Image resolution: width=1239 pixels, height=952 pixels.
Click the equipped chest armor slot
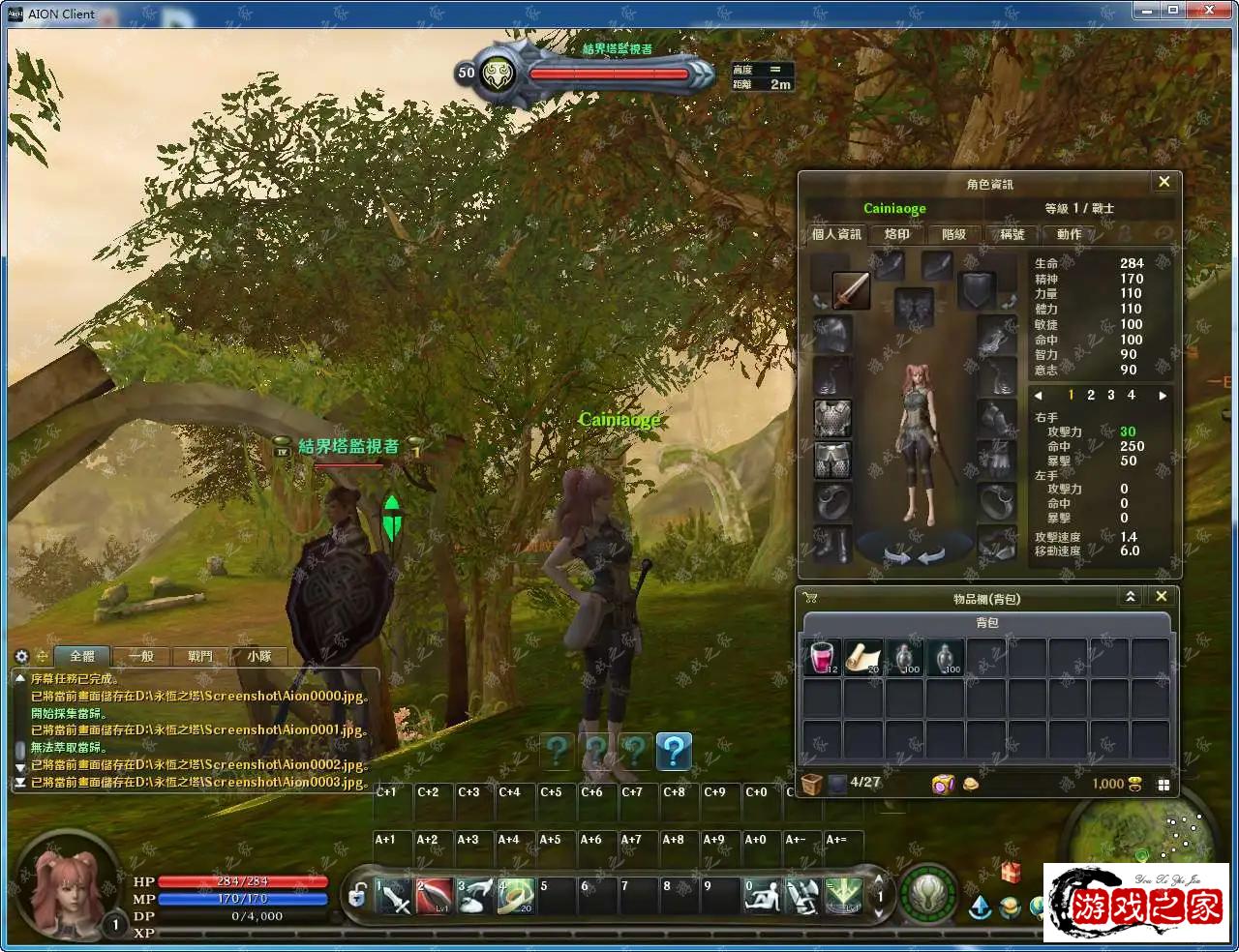click(831, 418)
